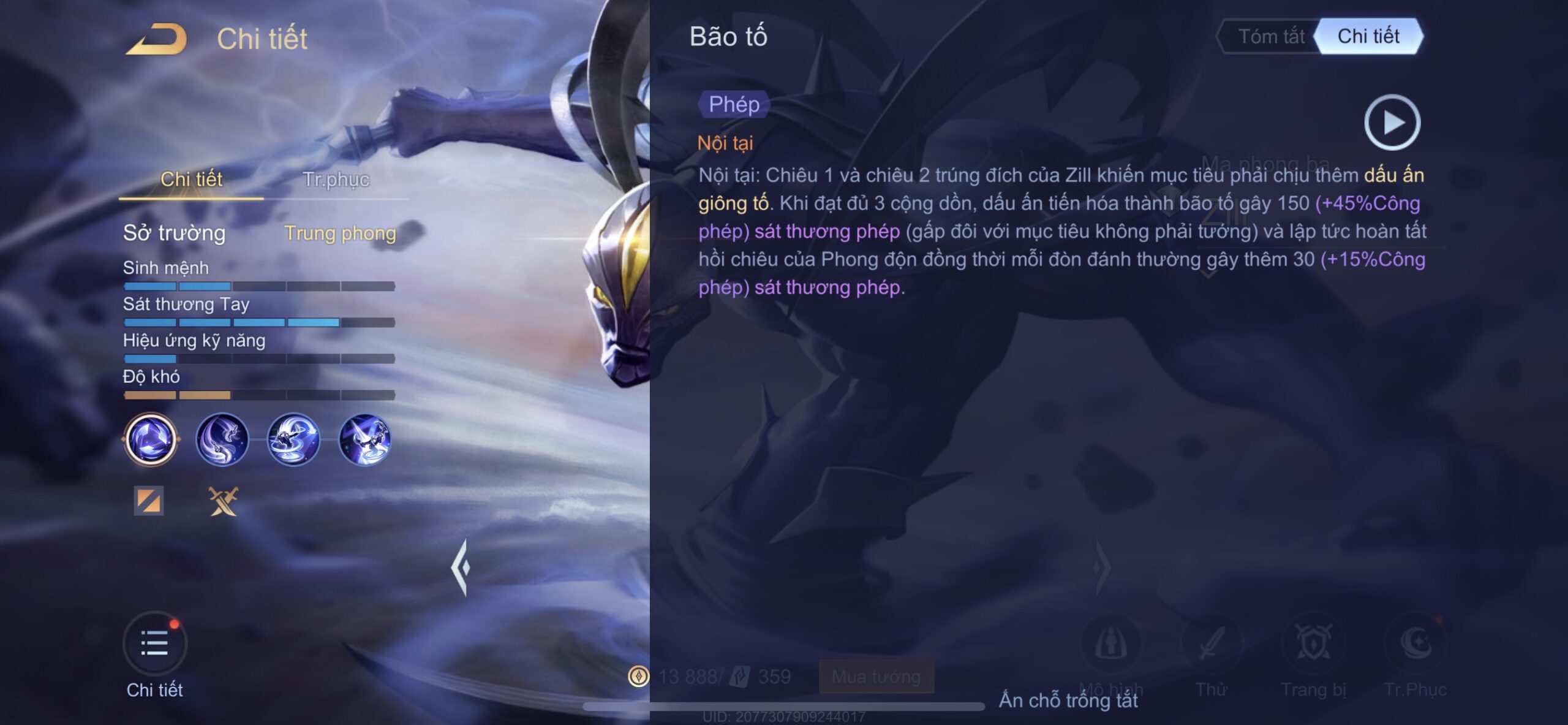View the whirlwind skill icon details
Viewport: 1568px width, 725px height.
click(293, 439)
